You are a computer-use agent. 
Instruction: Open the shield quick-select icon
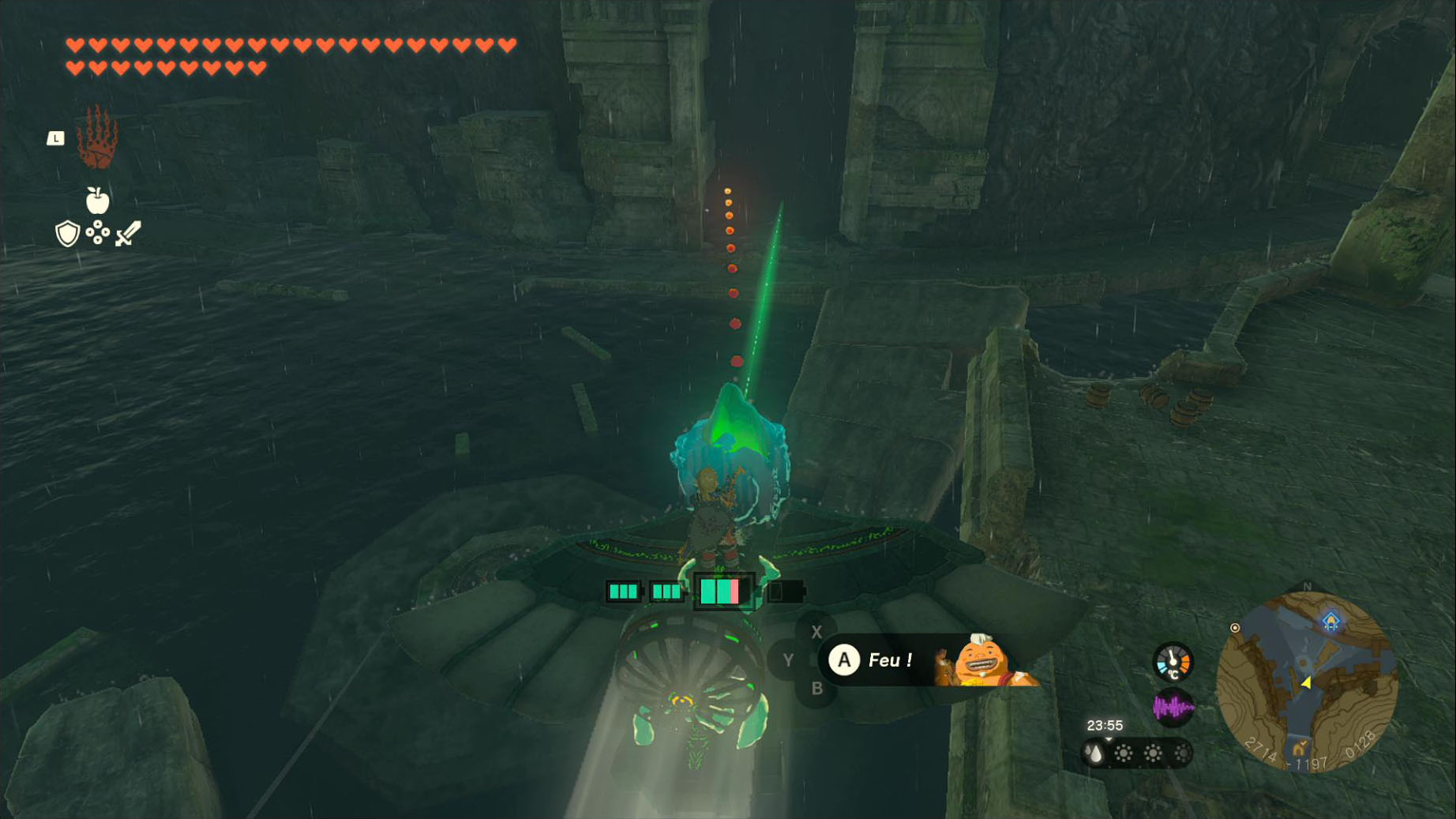pyautogui.click(x=67, y=234)
